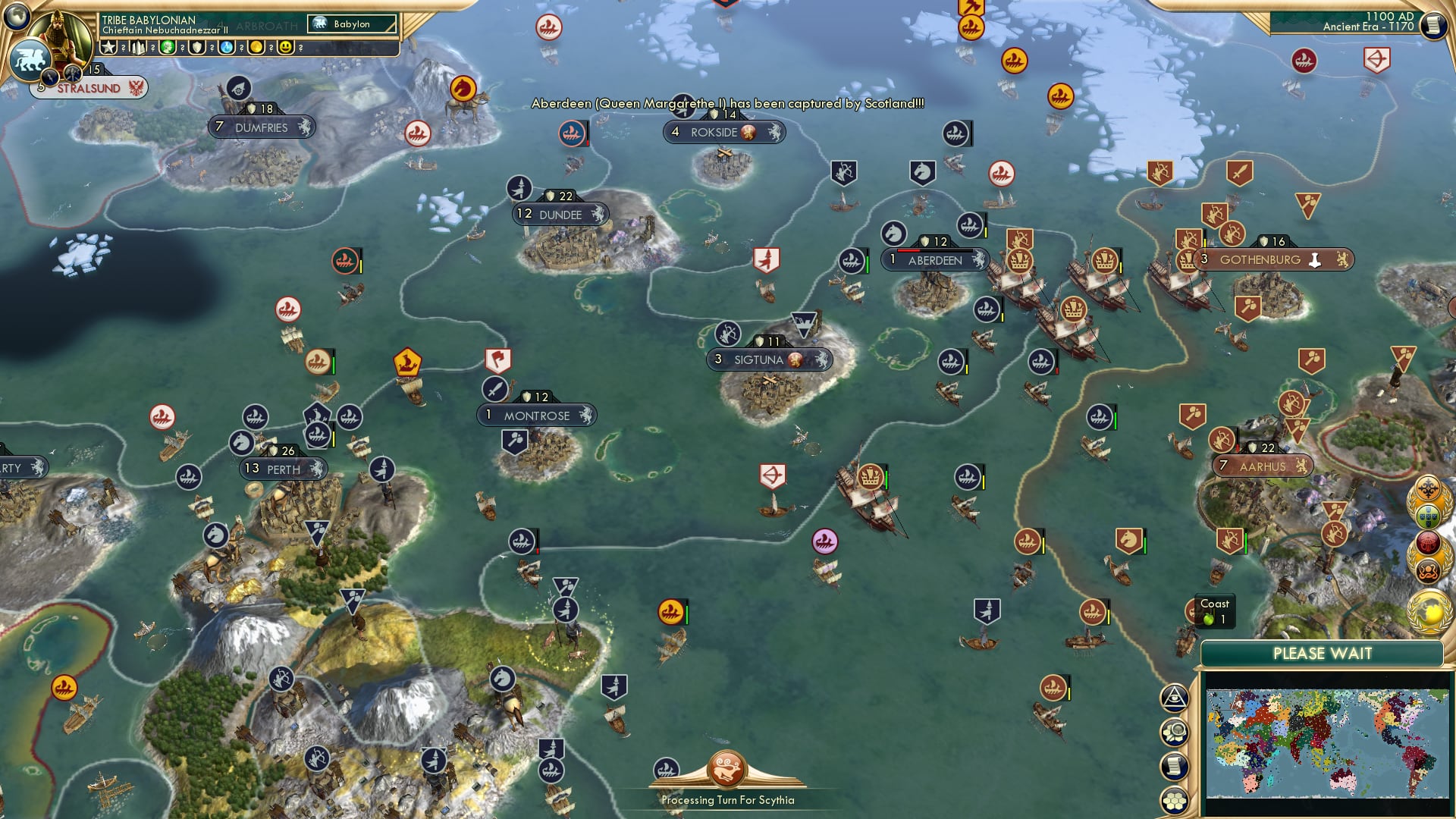Click the silver star score icon in ribbon
Viewport: 1456px width, 819px height.
[108, 47]
